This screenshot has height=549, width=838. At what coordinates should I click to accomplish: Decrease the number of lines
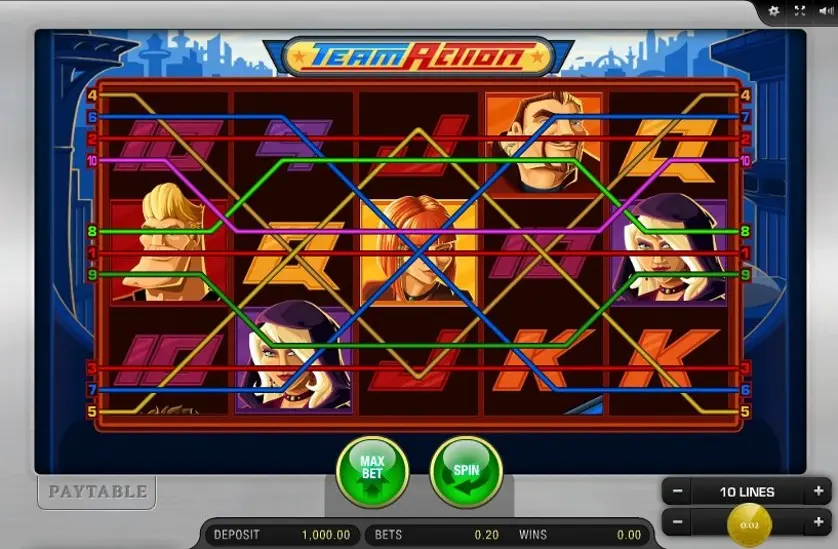click(678, 492)
